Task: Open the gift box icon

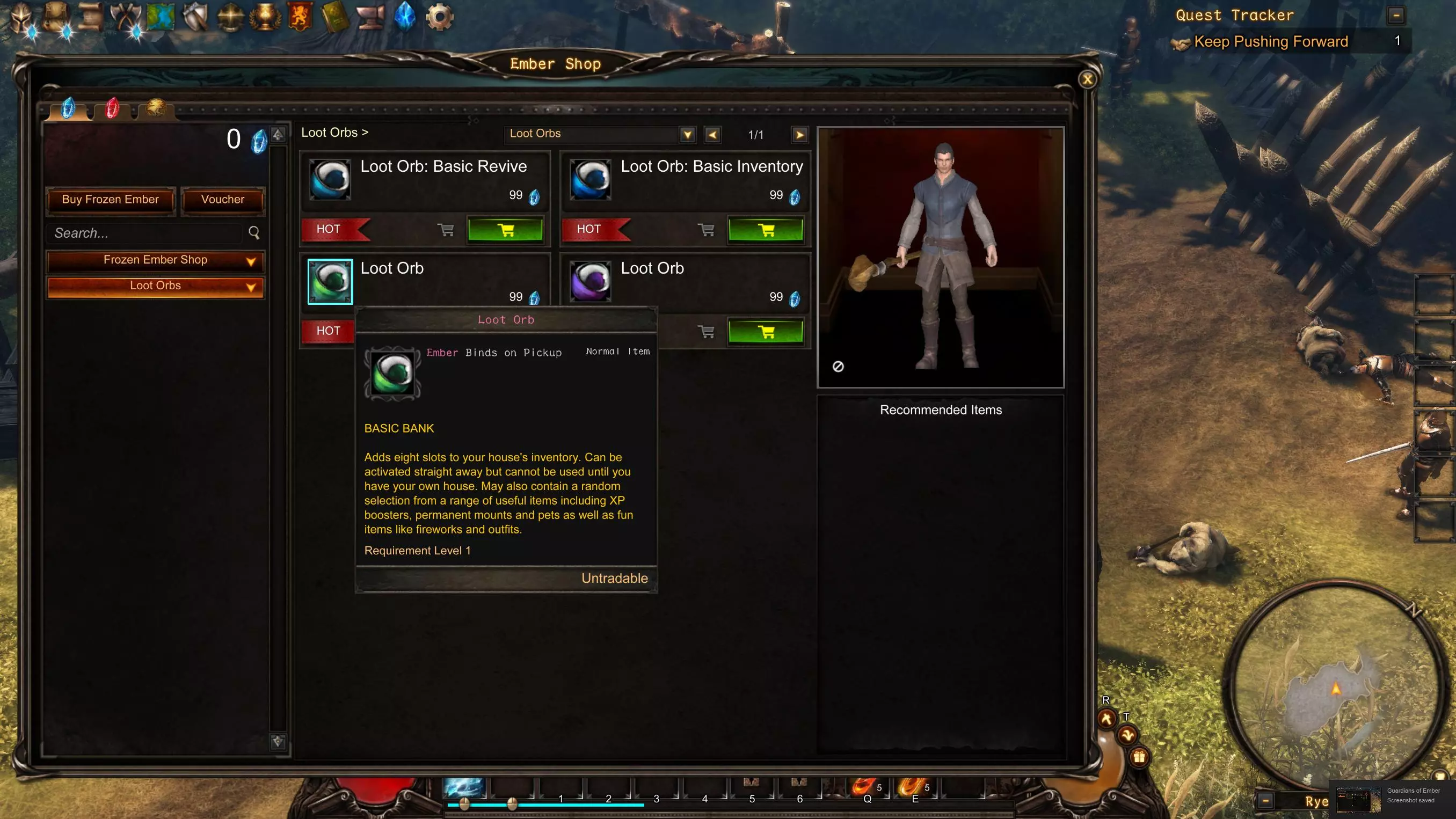Action: click(1139, 757)
